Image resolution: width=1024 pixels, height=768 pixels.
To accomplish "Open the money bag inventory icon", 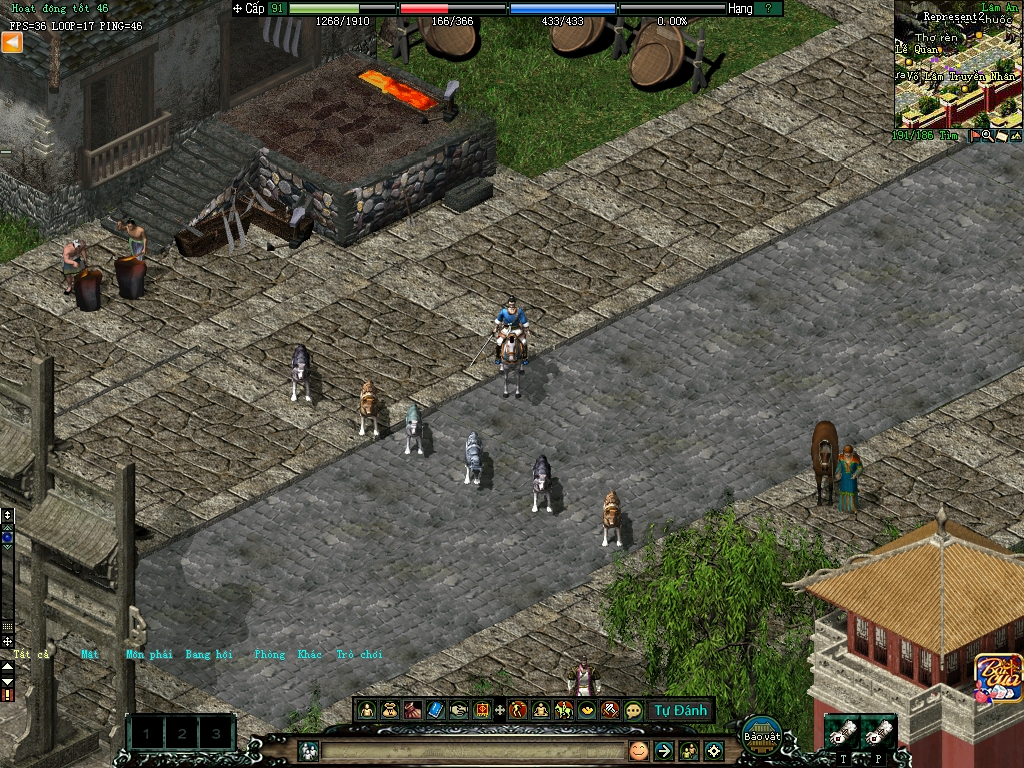I will pos(390,710).
